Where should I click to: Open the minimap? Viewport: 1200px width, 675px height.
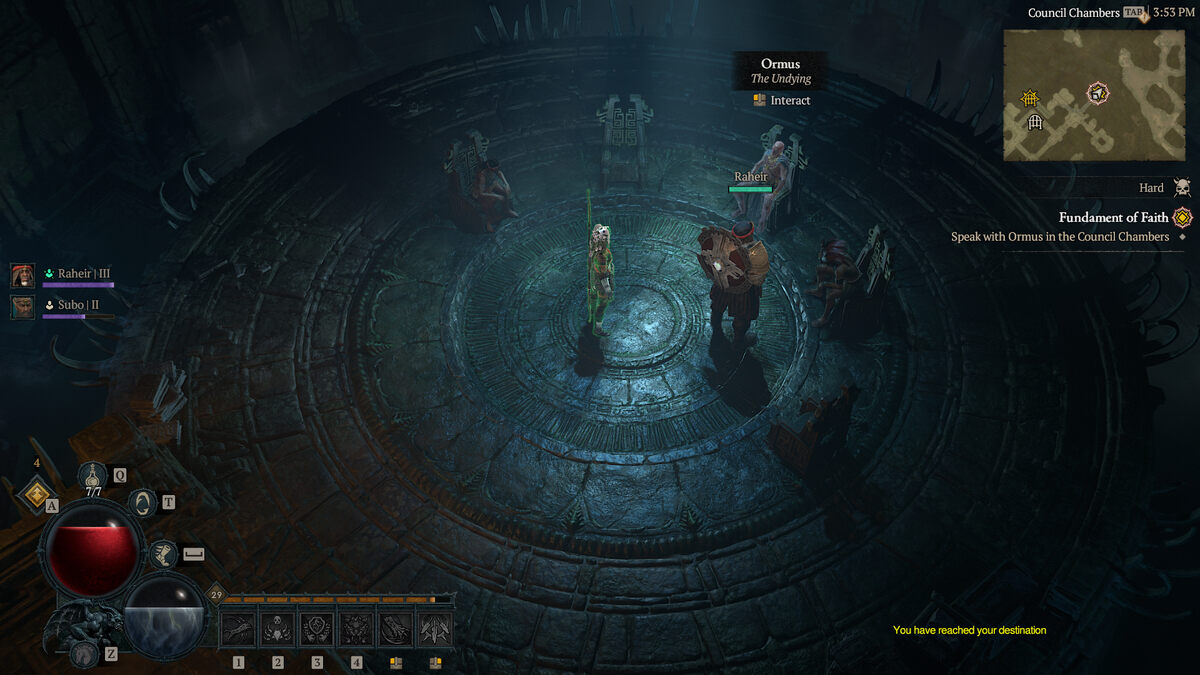pyautogui.click(x=1094, y=95)
